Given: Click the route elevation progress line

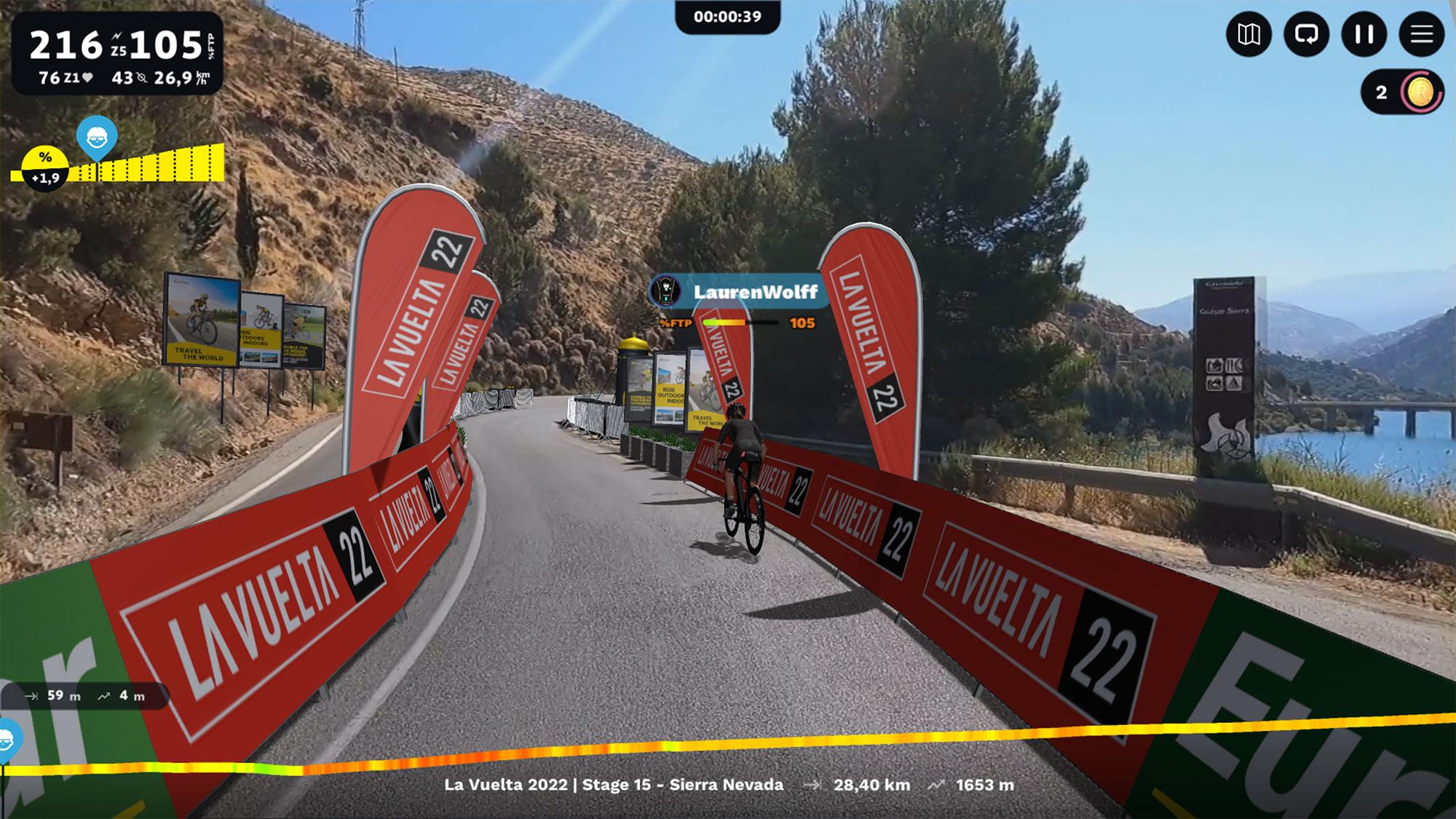Looking at the screenshot, I should click(728, 745).
